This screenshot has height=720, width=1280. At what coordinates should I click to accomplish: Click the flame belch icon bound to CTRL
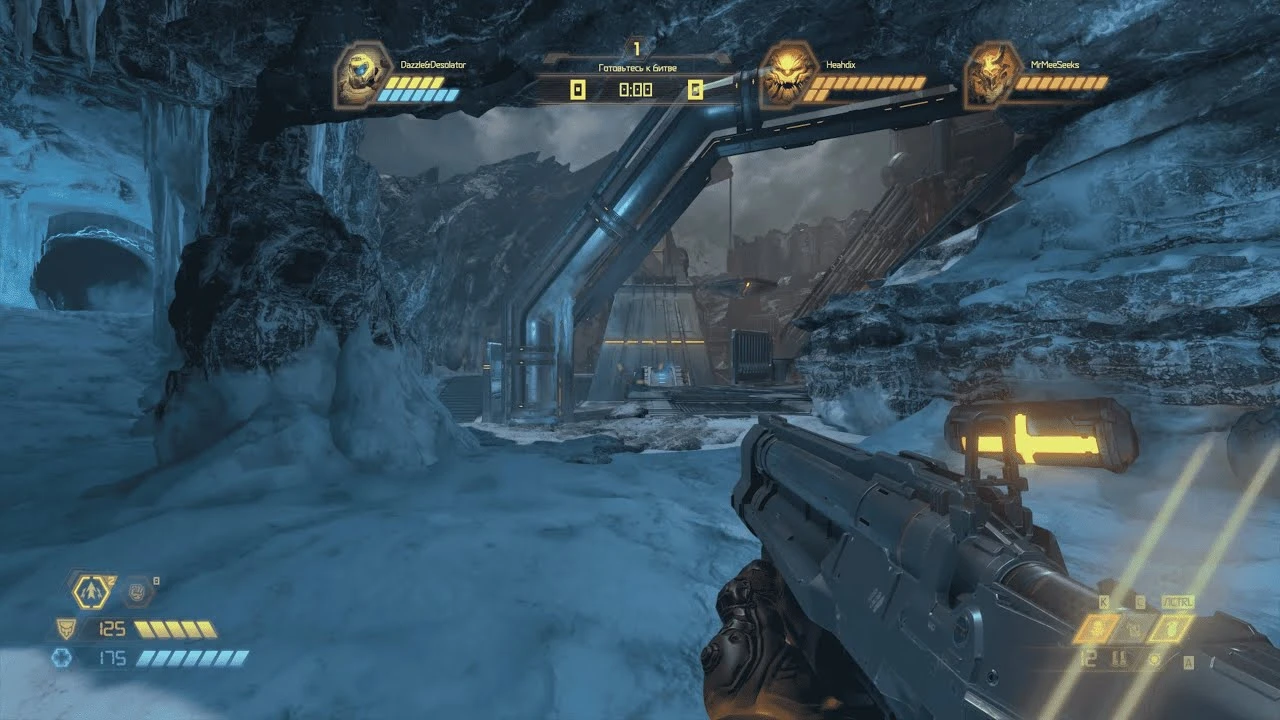point(1168,628)
